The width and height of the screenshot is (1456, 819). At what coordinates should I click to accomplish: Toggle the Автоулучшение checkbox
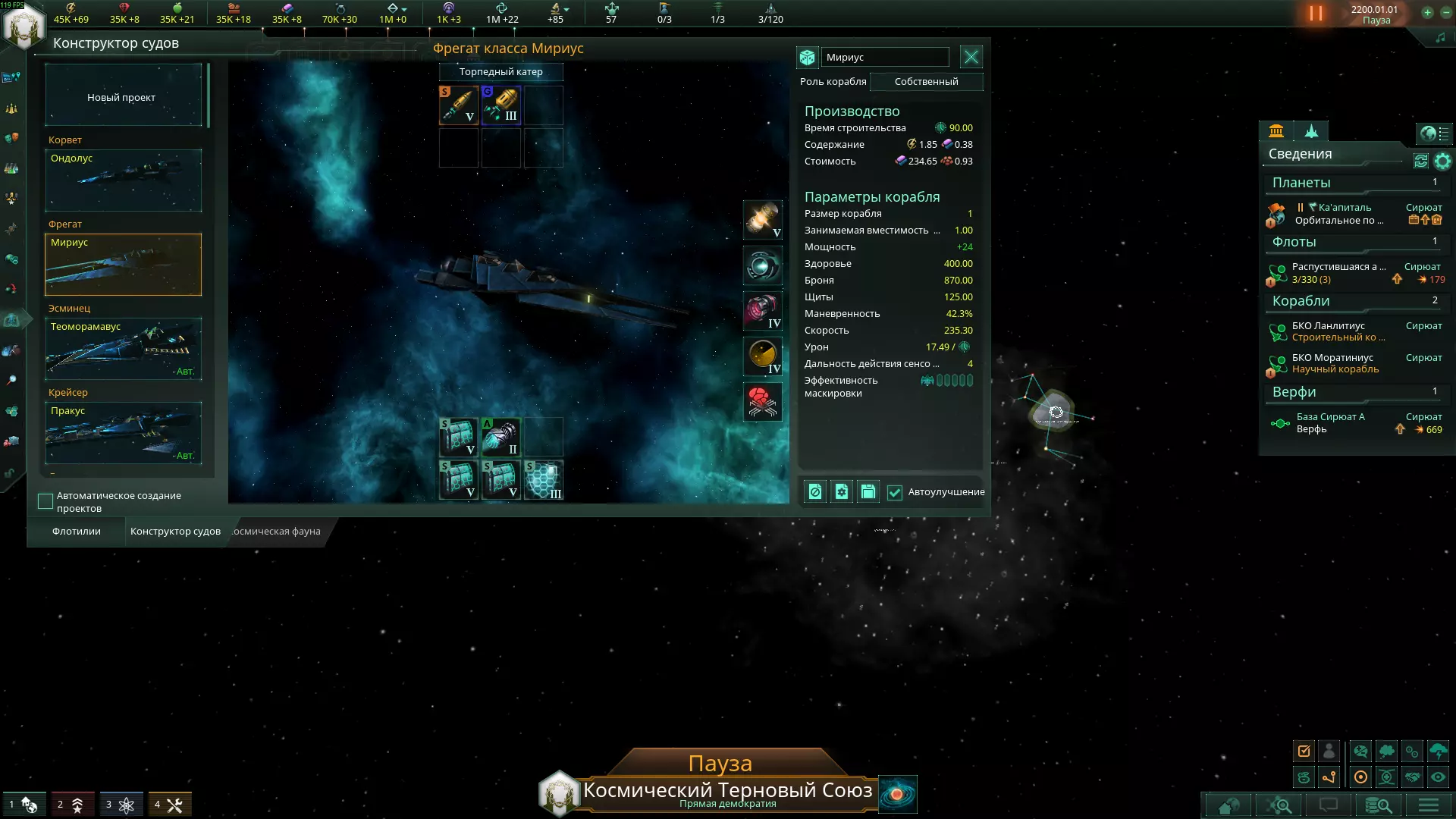point(895,492)
